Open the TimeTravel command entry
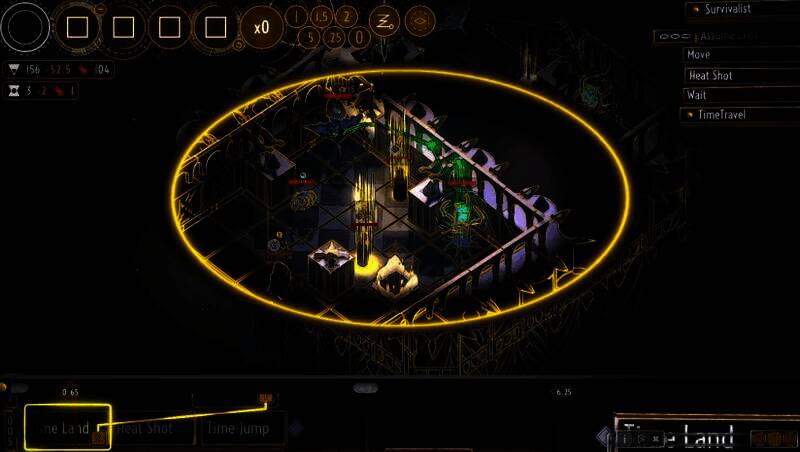The image size is (800, 452). pos(740,115)
